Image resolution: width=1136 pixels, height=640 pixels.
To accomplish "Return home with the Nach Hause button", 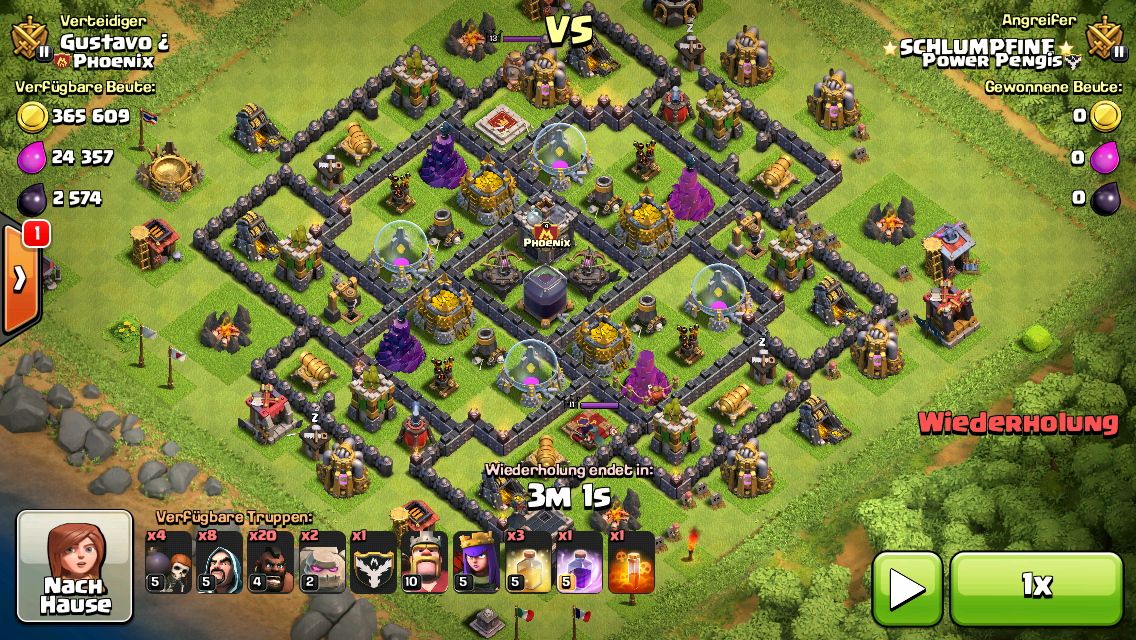I will tap(75, 566).
